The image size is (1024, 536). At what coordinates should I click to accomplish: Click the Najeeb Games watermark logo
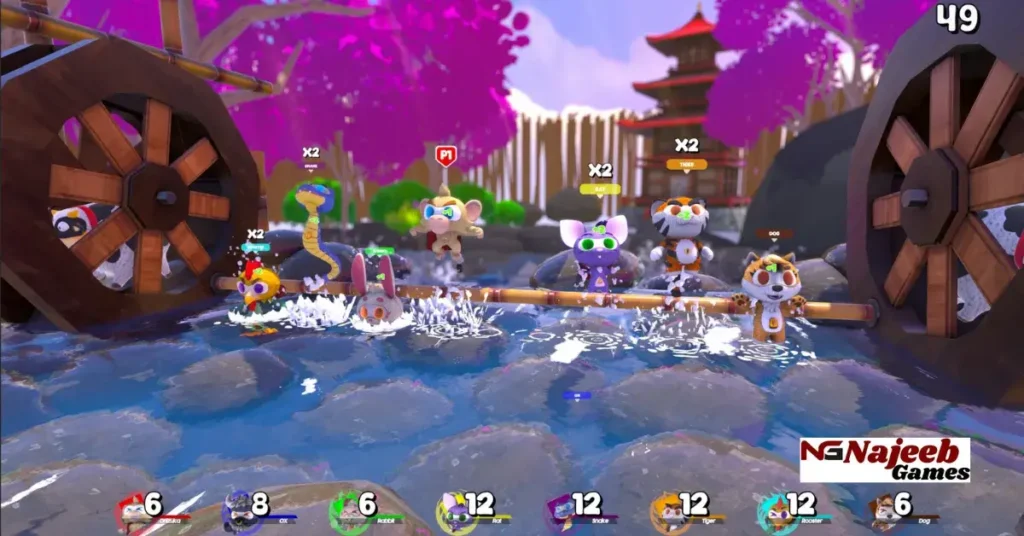click(x=884, y=460)
